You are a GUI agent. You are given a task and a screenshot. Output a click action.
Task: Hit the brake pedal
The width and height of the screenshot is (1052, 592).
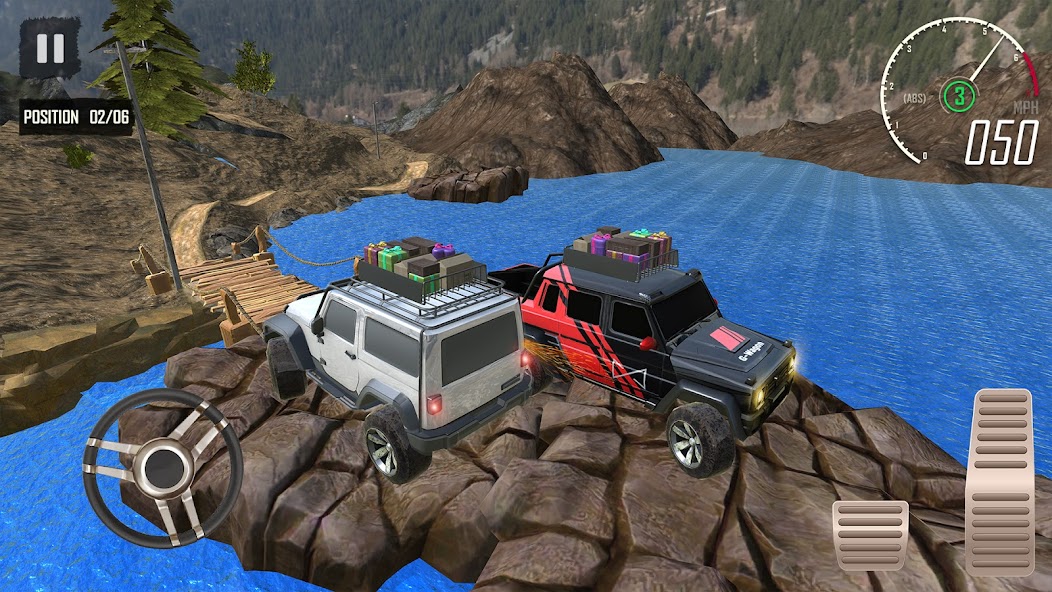(x=870, y=535)
